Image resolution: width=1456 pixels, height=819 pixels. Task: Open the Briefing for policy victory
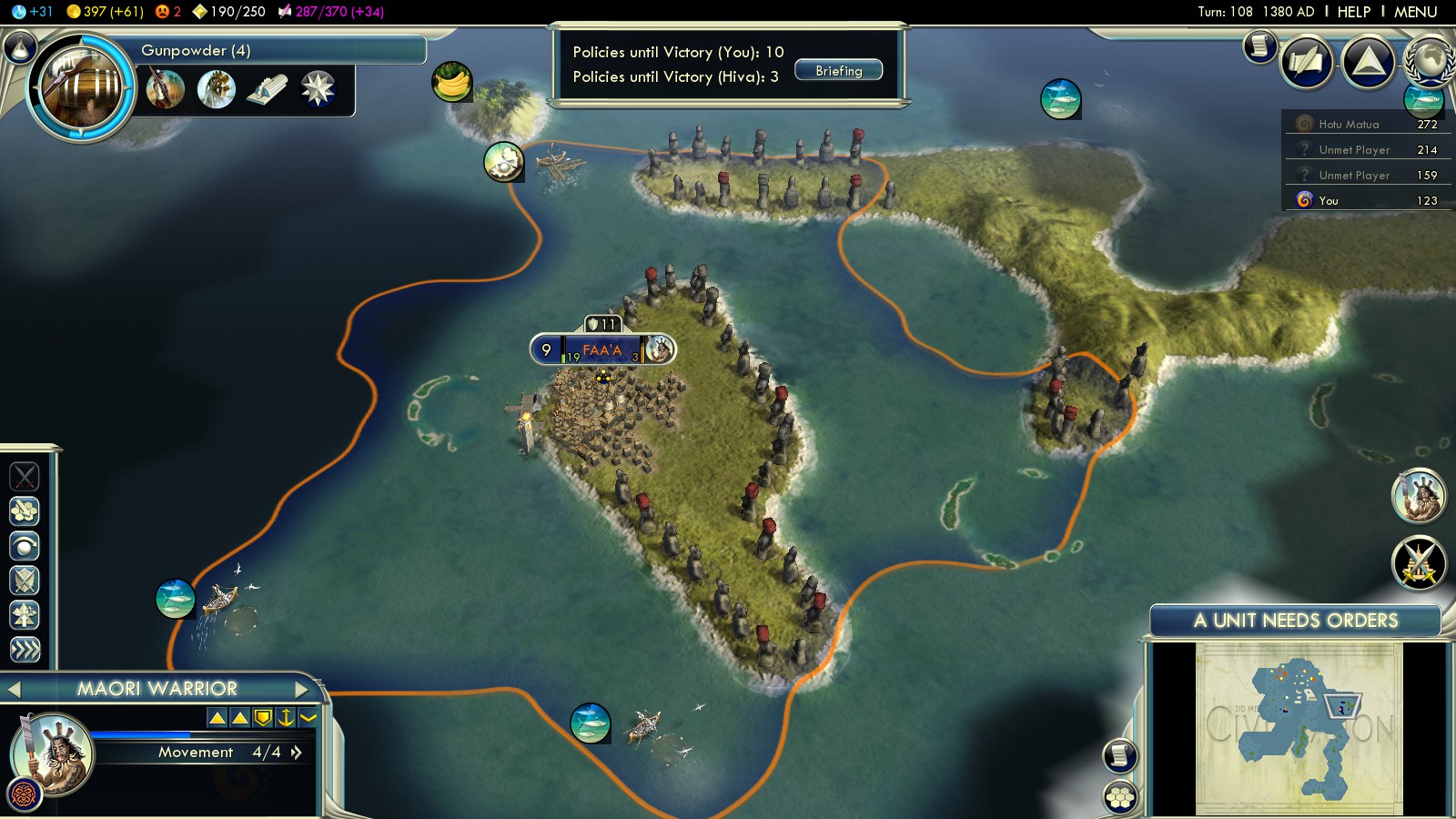coord(838,71)
